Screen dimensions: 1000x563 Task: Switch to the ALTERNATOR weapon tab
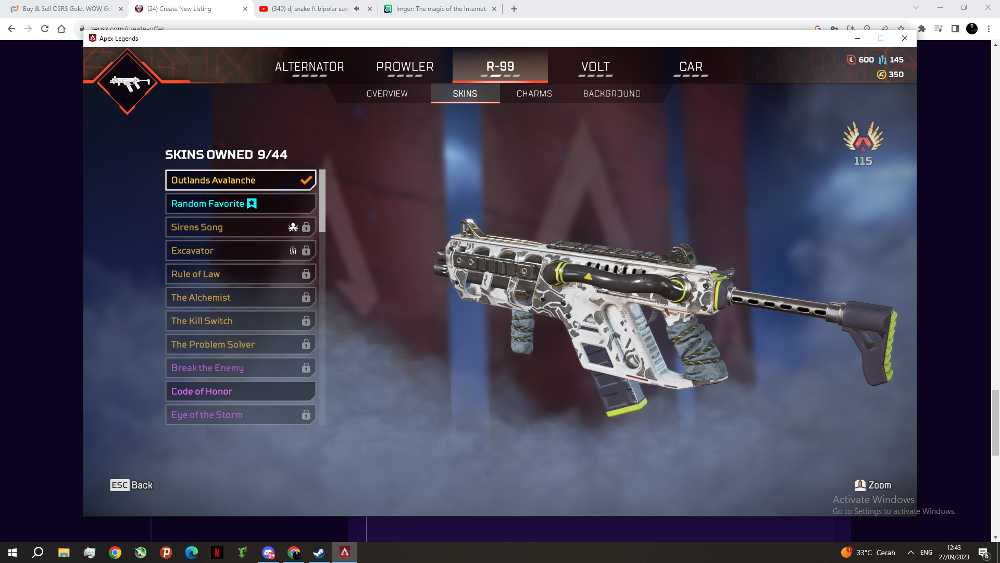point(309,67)
